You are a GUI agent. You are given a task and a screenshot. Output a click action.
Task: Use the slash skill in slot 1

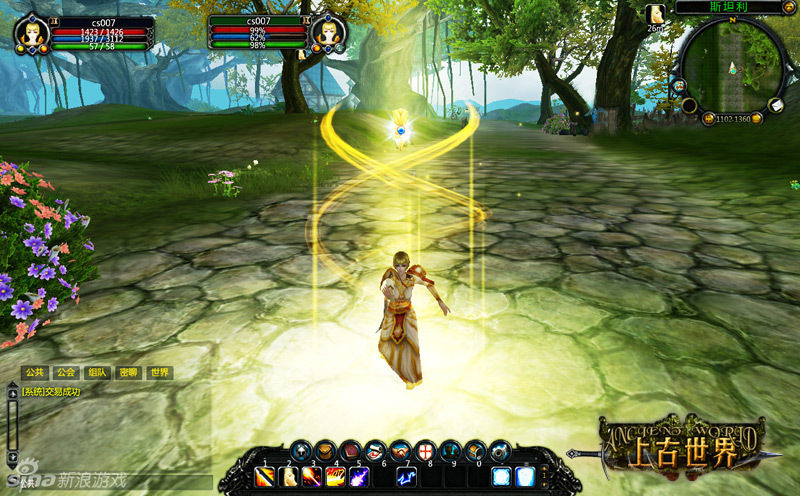[x=266, y=477]
